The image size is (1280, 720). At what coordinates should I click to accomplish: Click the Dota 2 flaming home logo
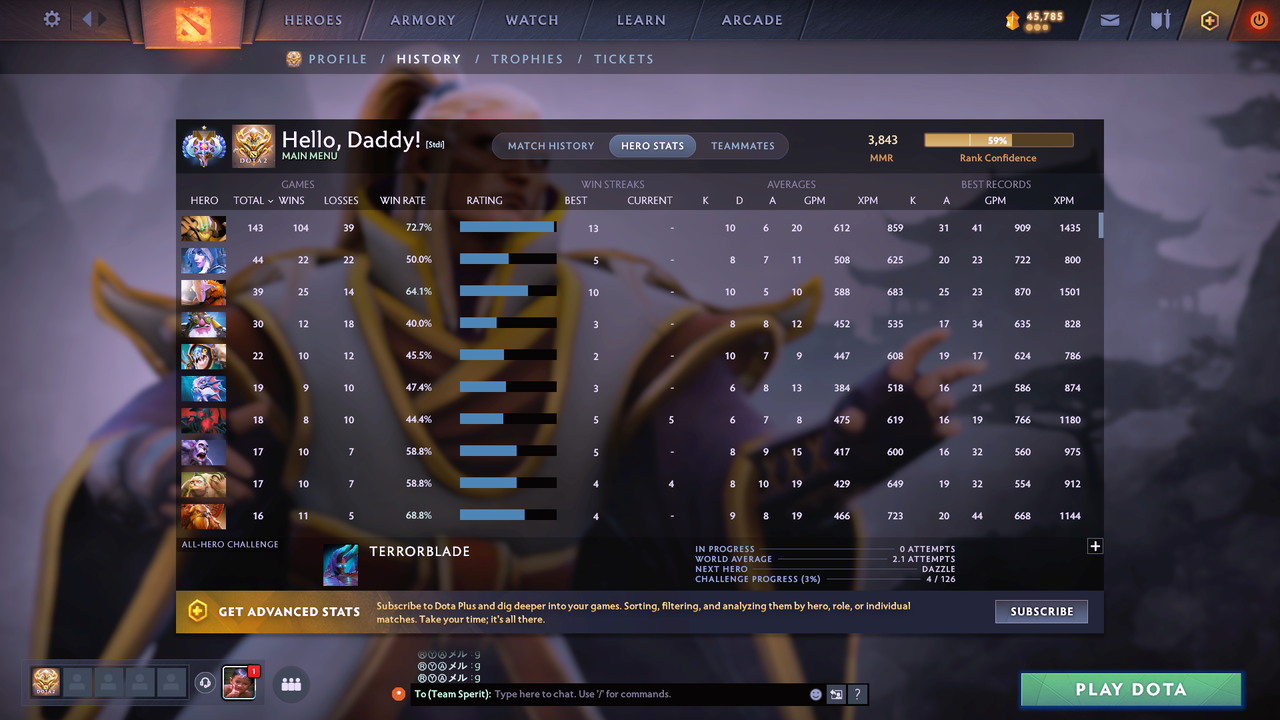[192, 22]
